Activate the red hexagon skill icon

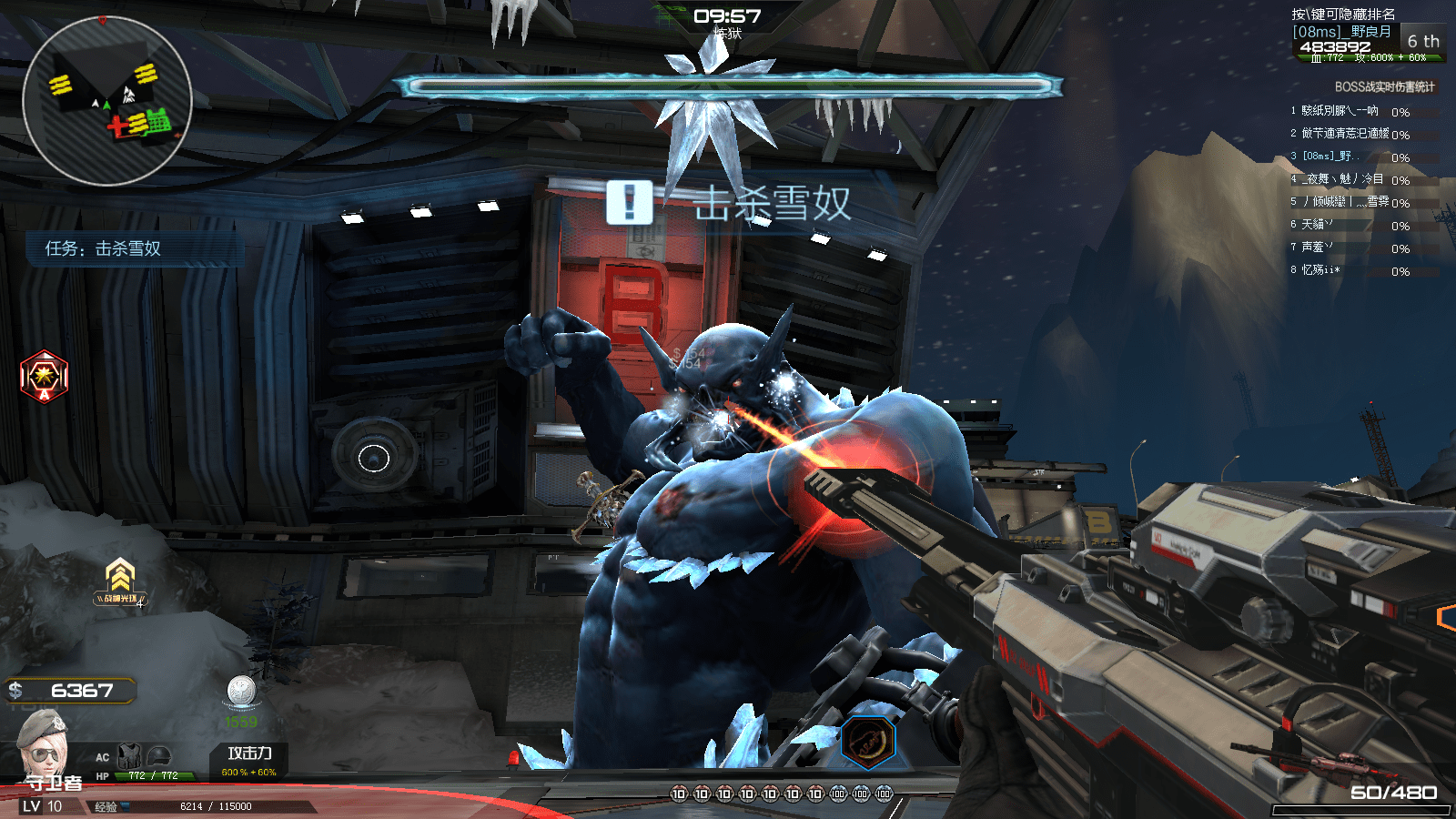coord(44,376)
